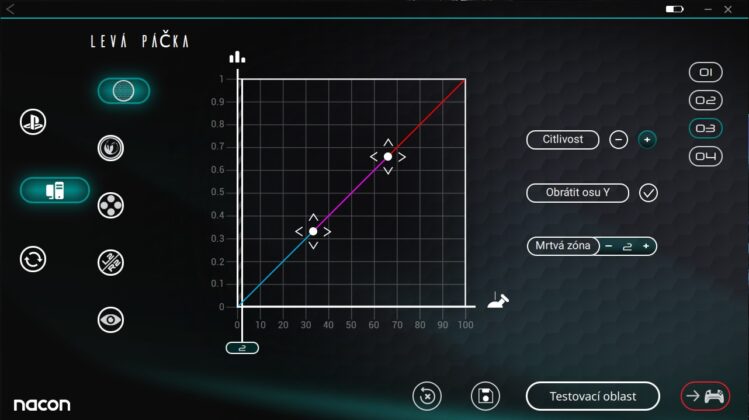Decrease the Mrtvá zóna value

(x=608, y=246)
